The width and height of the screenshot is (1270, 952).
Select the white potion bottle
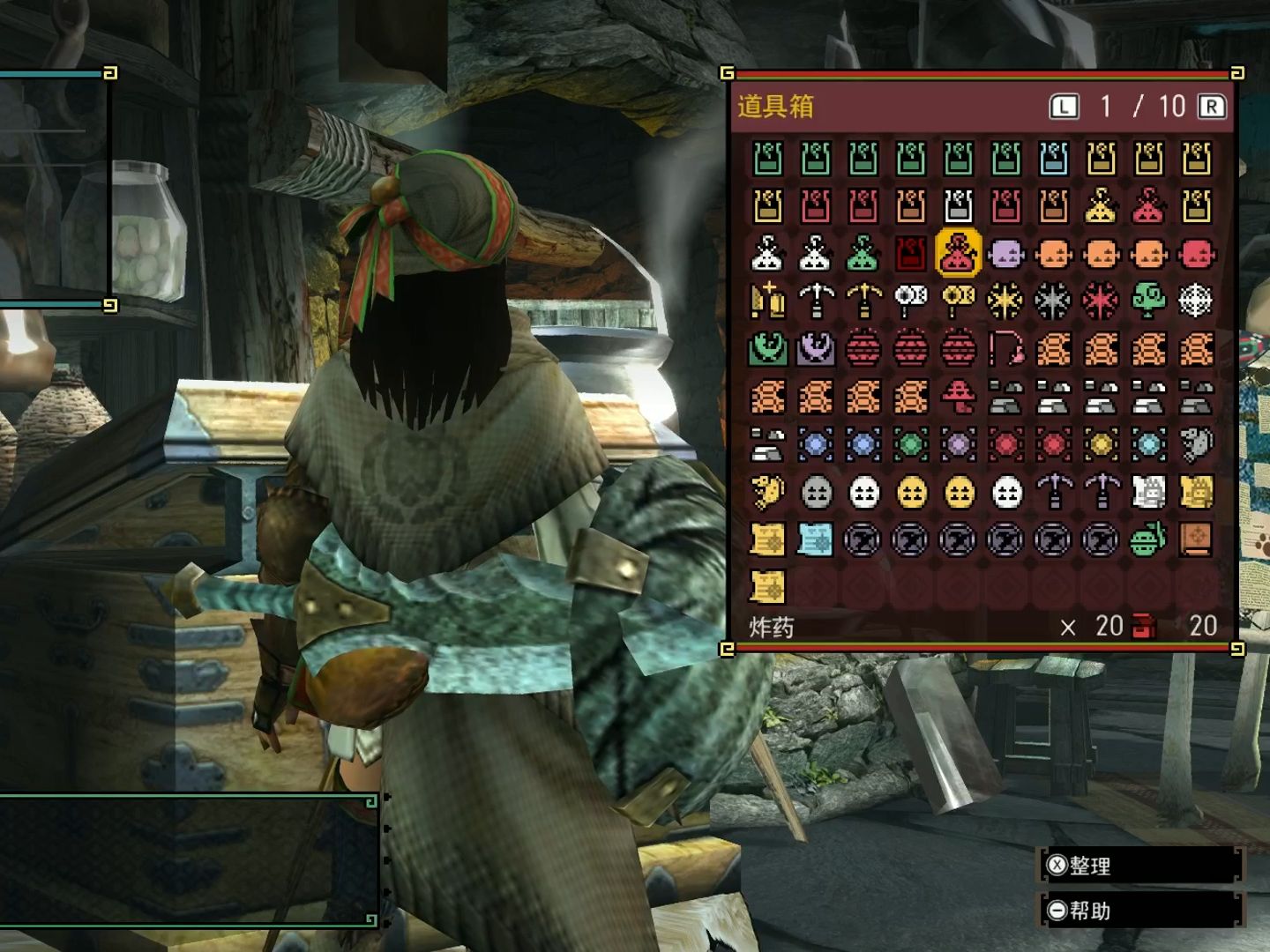click(x=958, y=206)
